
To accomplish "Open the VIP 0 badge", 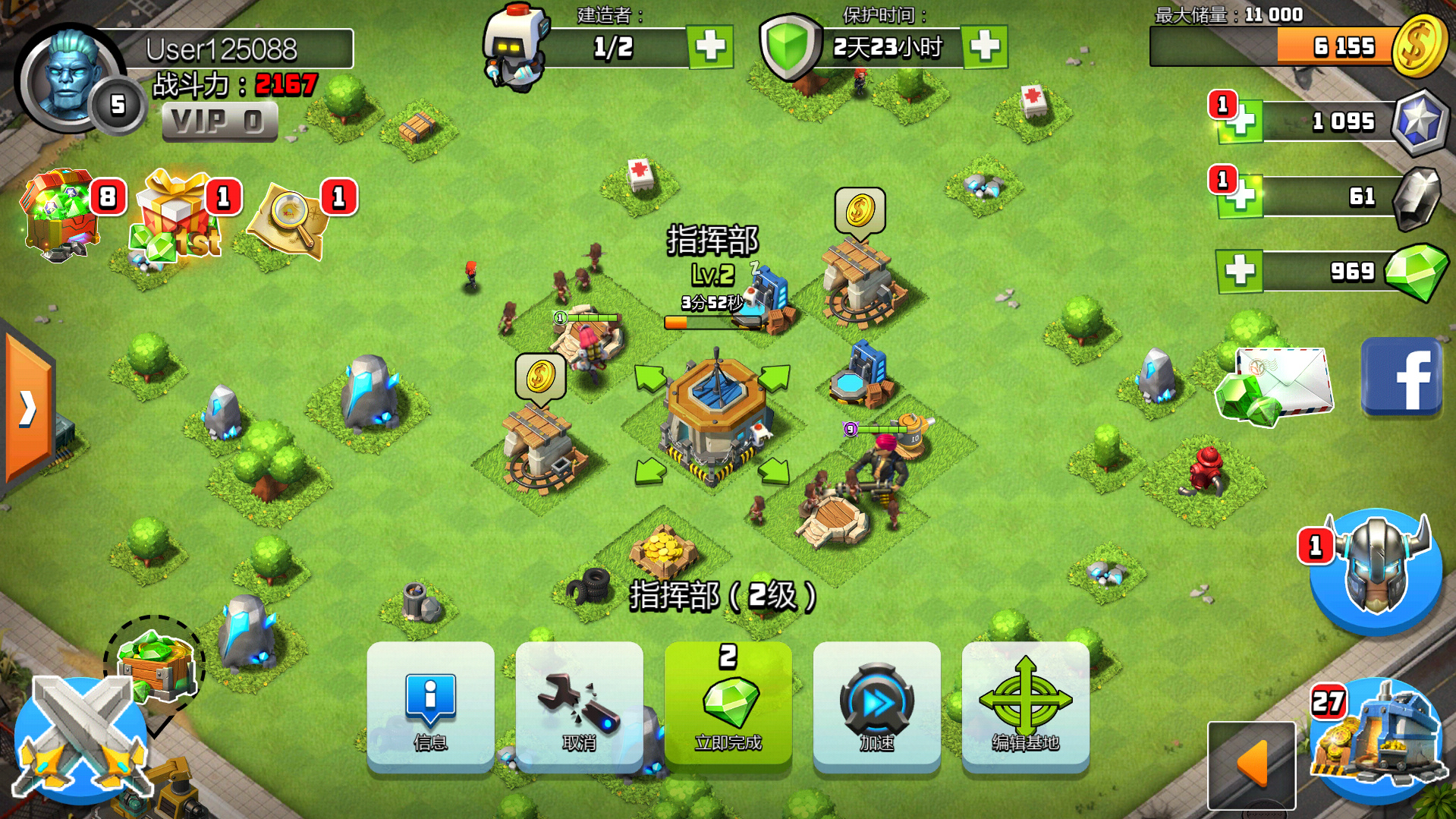I will 219,121.
